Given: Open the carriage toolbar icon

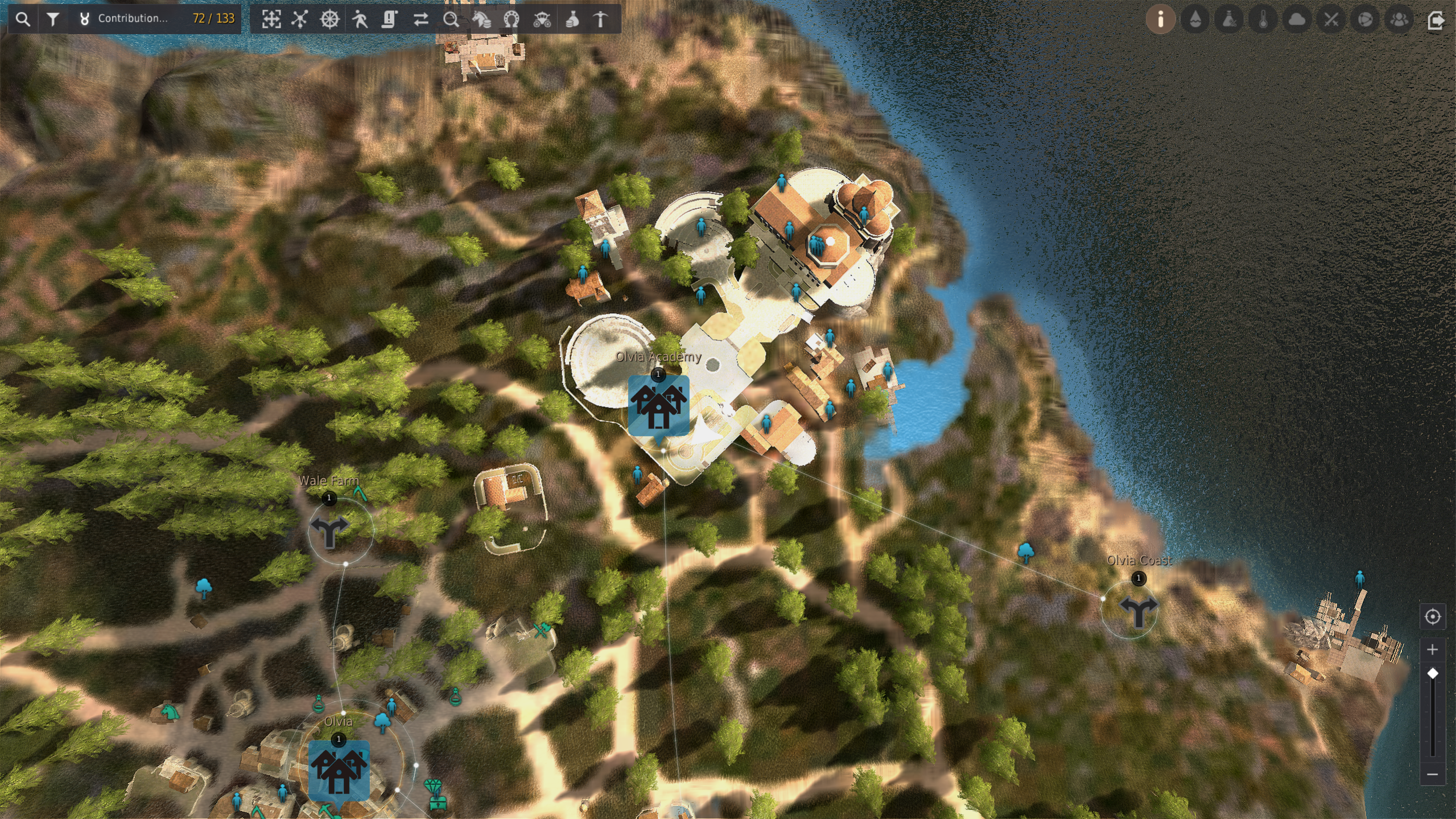Looking at the screenshot, I should click(x=542, y=19).
